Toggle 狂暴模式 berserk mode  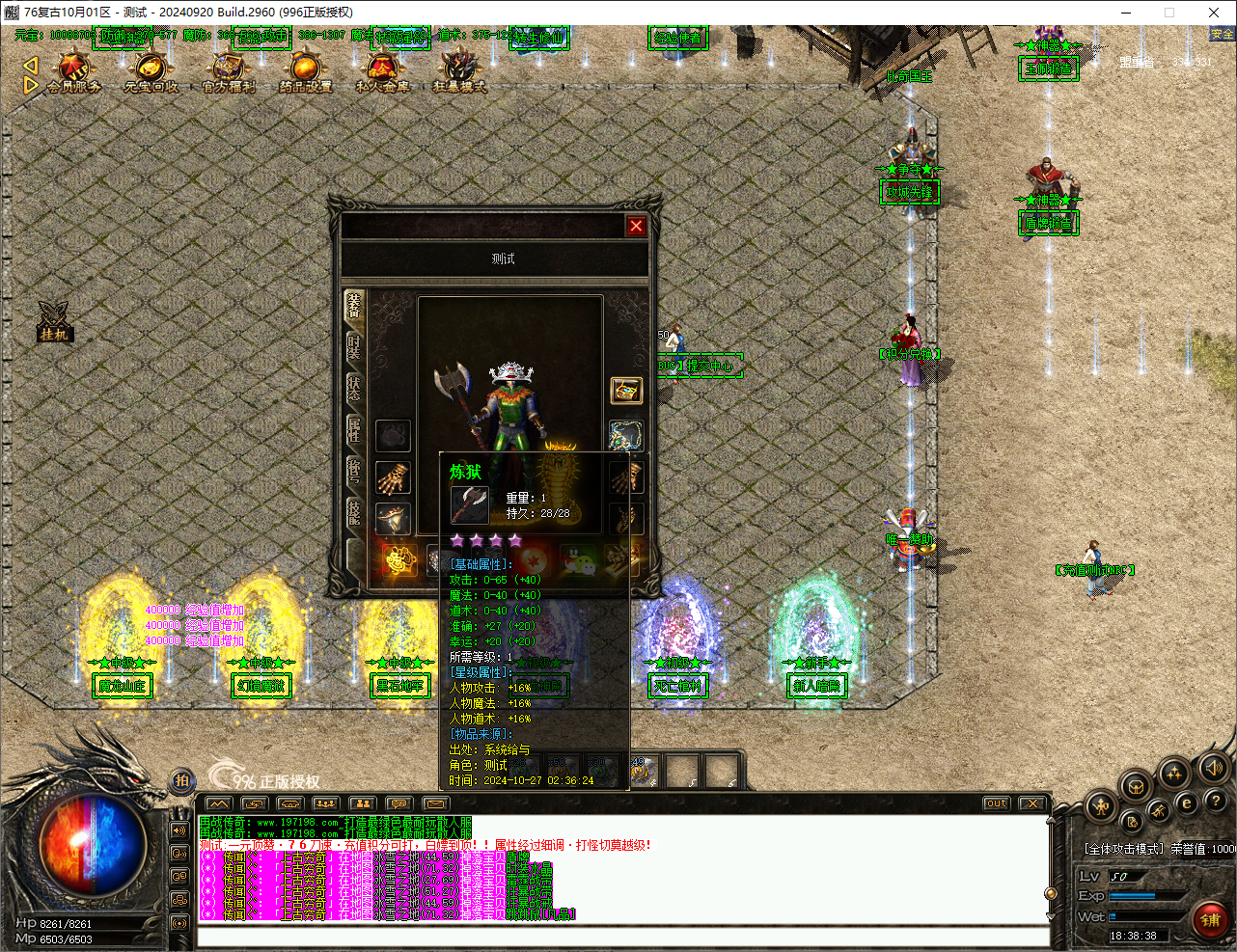point(457,70)
